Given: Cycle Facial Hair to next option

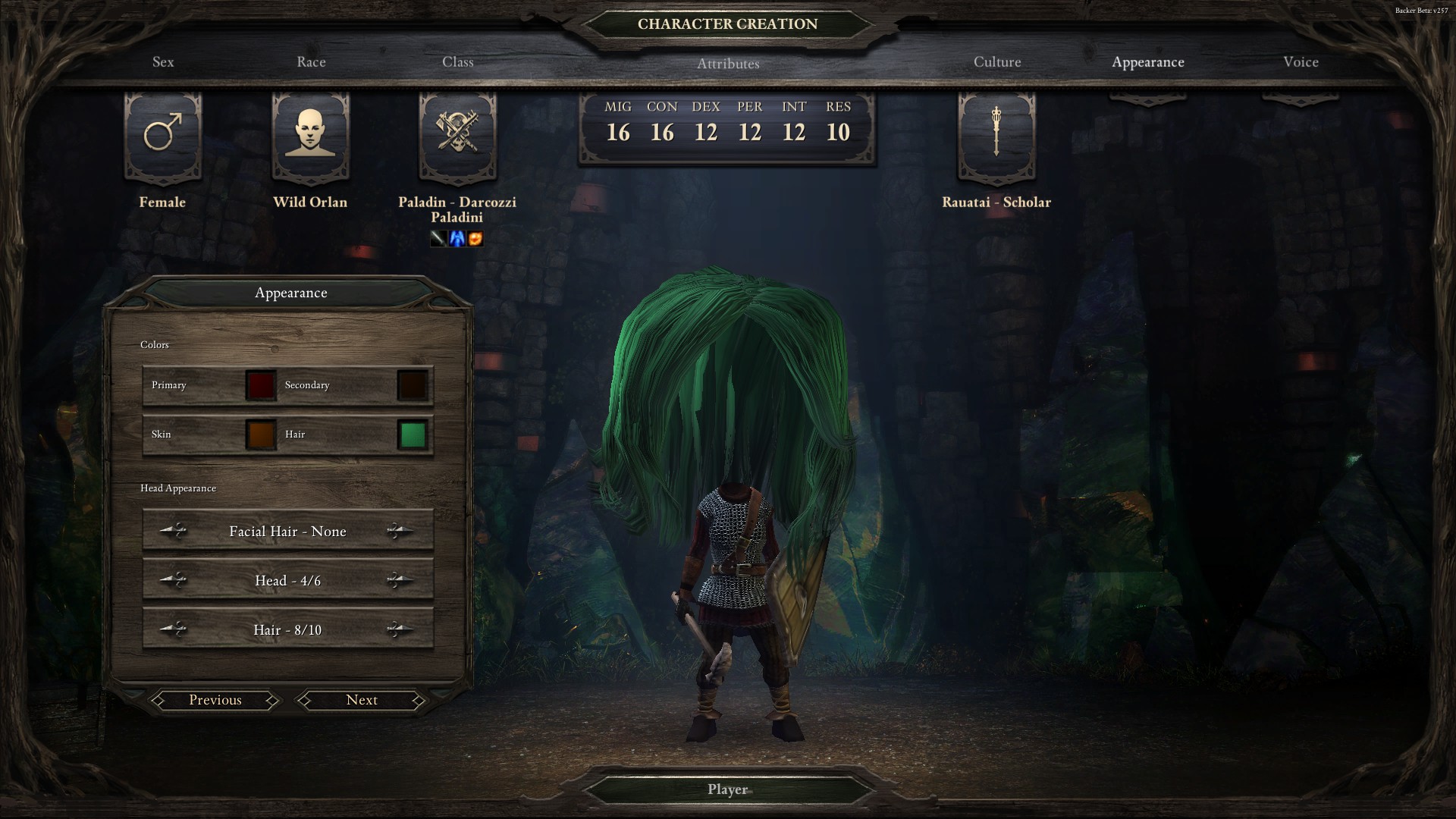Looking at the screenshot, I should click(x=400, y=531).
